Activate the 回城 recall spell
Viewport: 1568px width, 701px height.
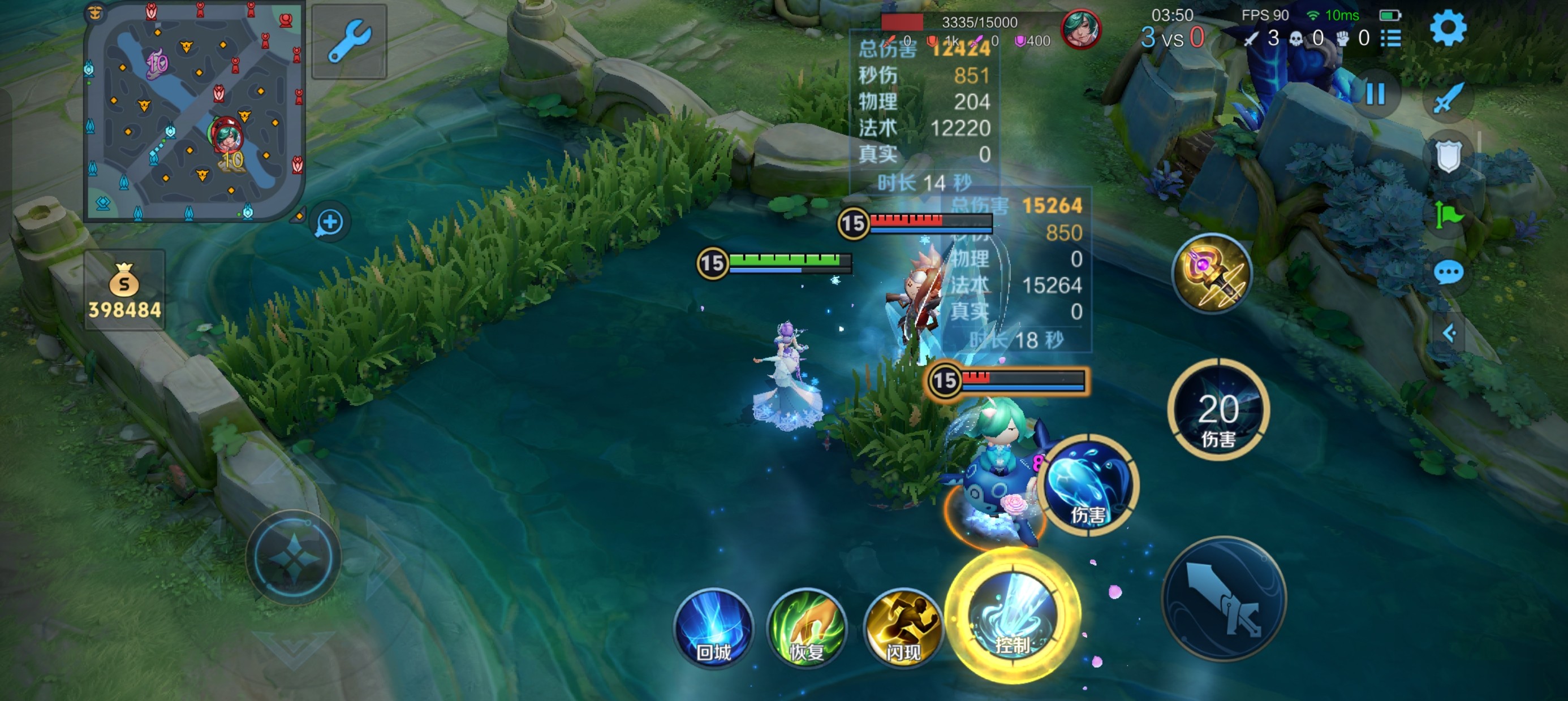pos(713,628)
